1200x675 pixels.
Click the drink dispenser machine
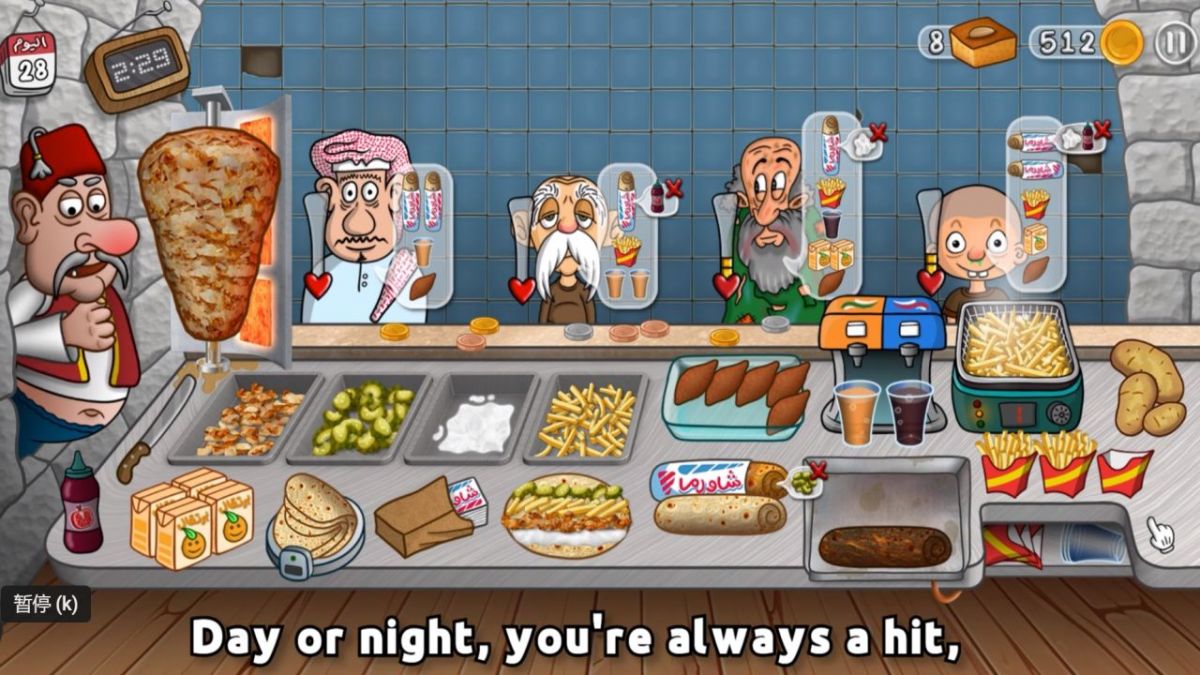[882, 335]
